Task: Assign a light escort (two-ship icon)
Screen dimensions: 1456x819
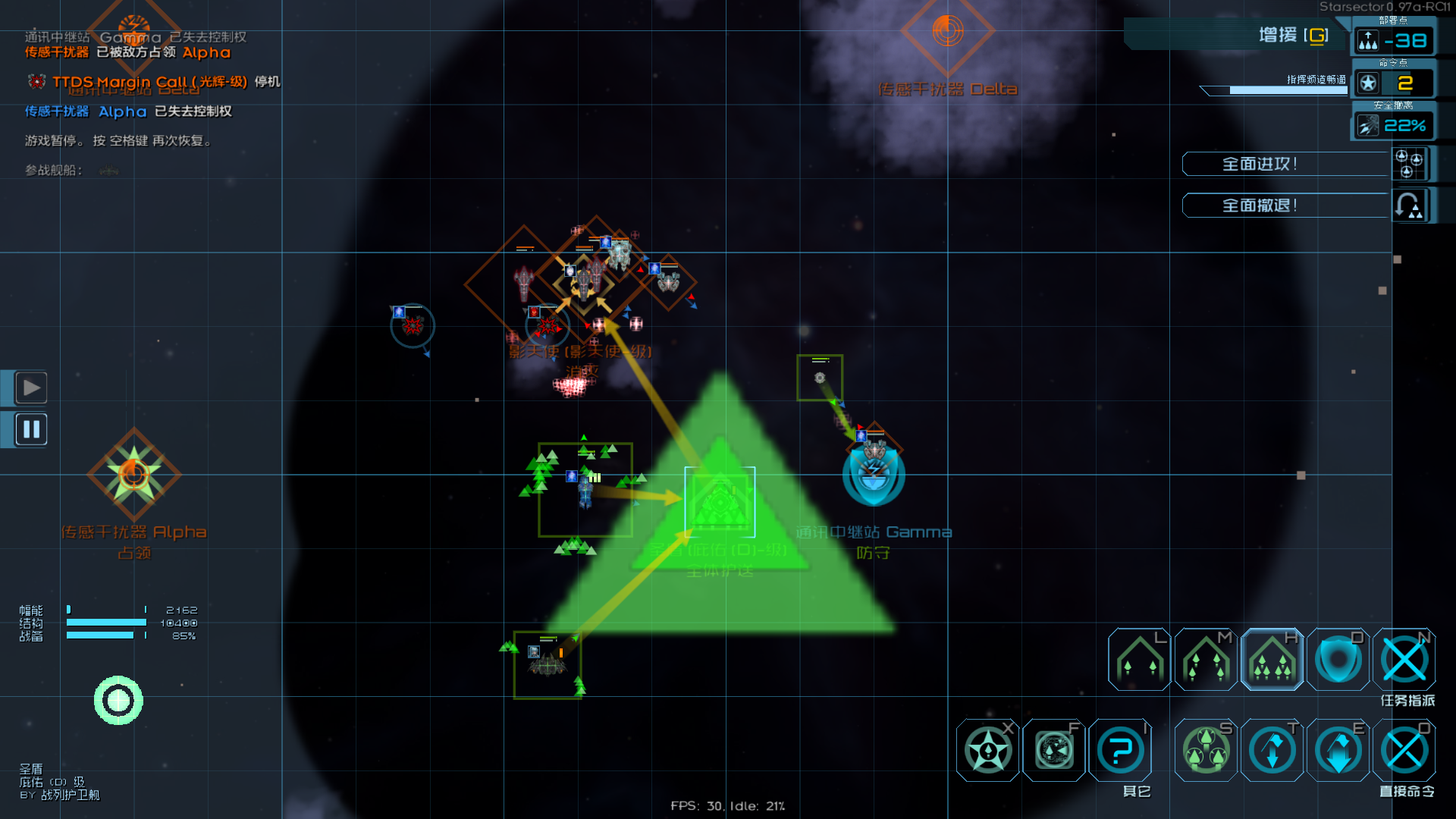Action: pos(1139,660)
